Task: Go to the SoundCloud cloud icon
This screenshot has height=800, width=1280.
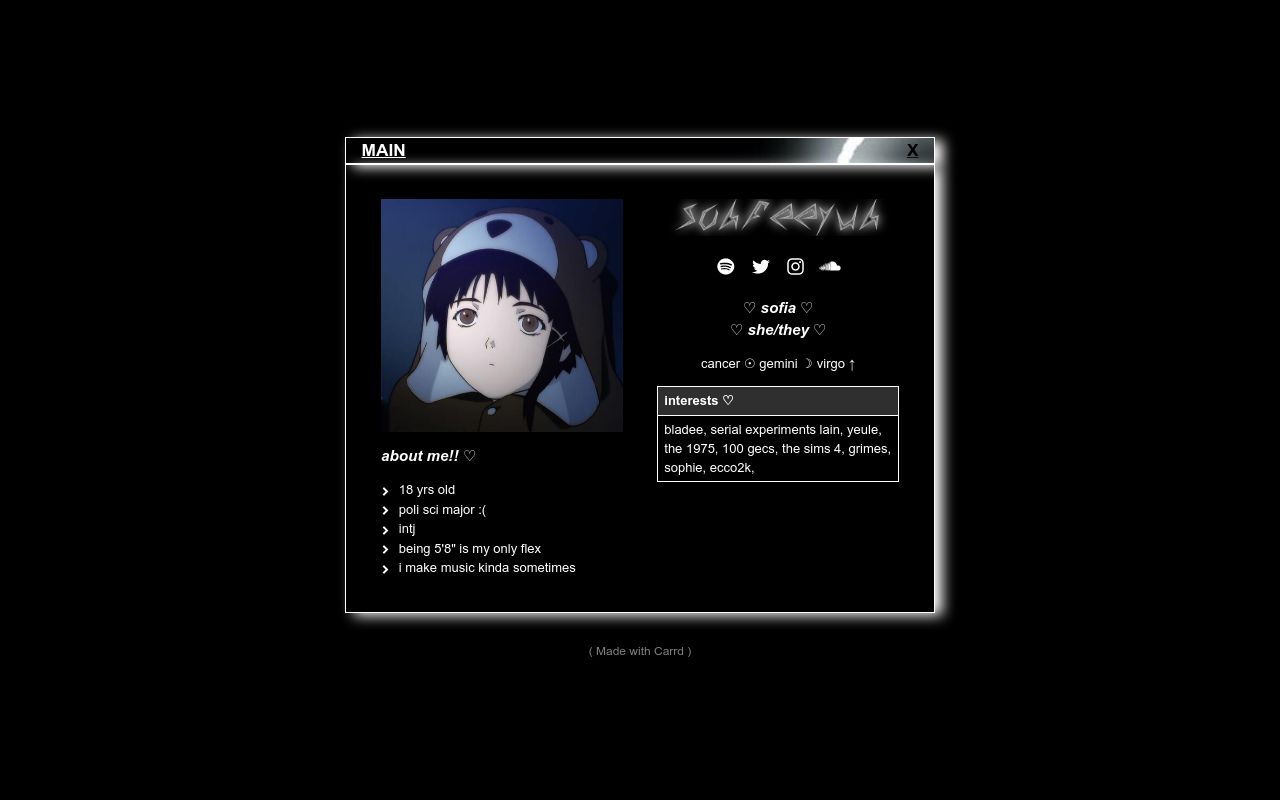Action: click(830, 266)
